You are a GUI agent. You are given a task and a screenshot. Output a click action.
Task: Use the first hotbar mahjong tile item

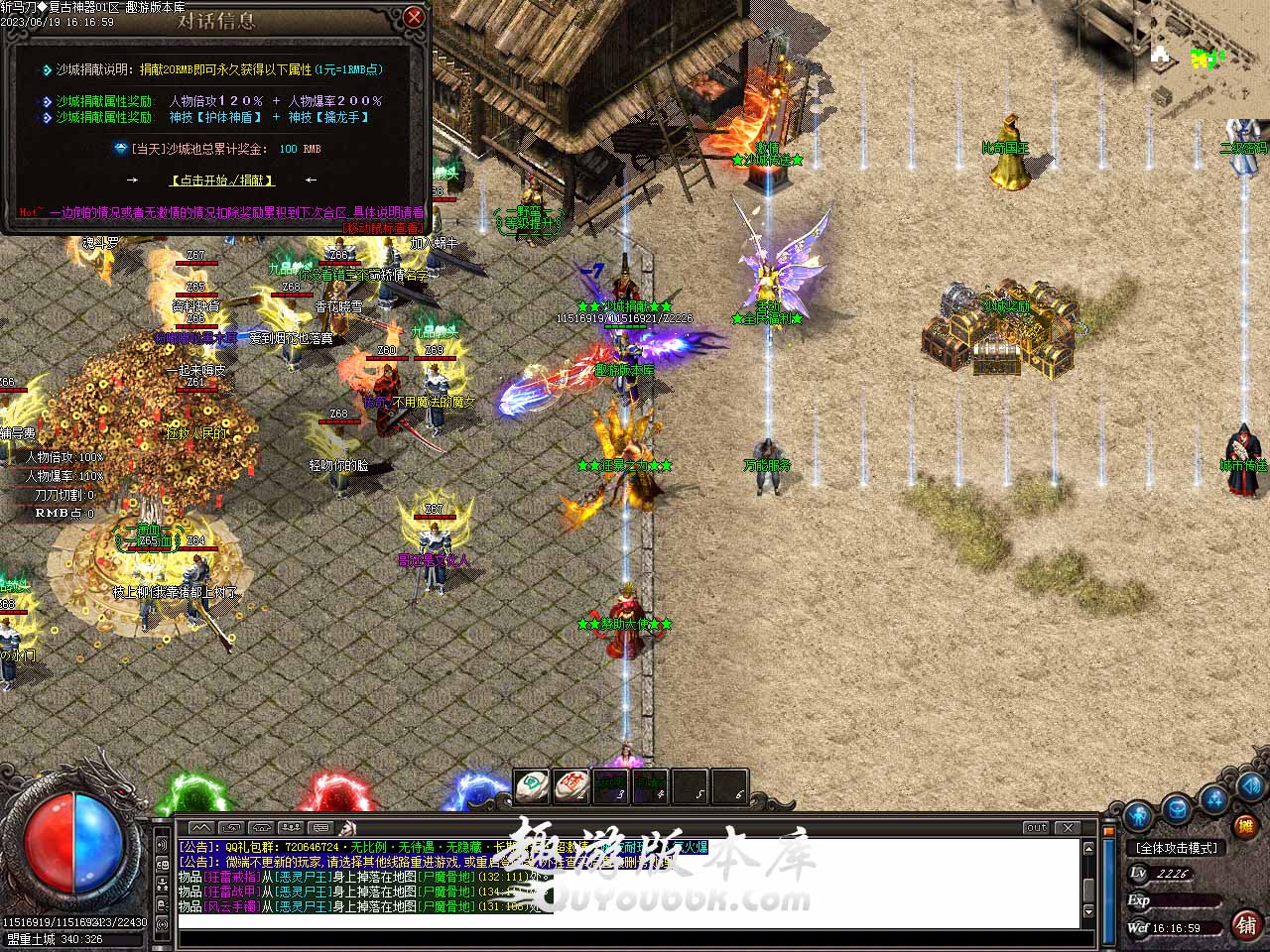[x=532, y=787]
